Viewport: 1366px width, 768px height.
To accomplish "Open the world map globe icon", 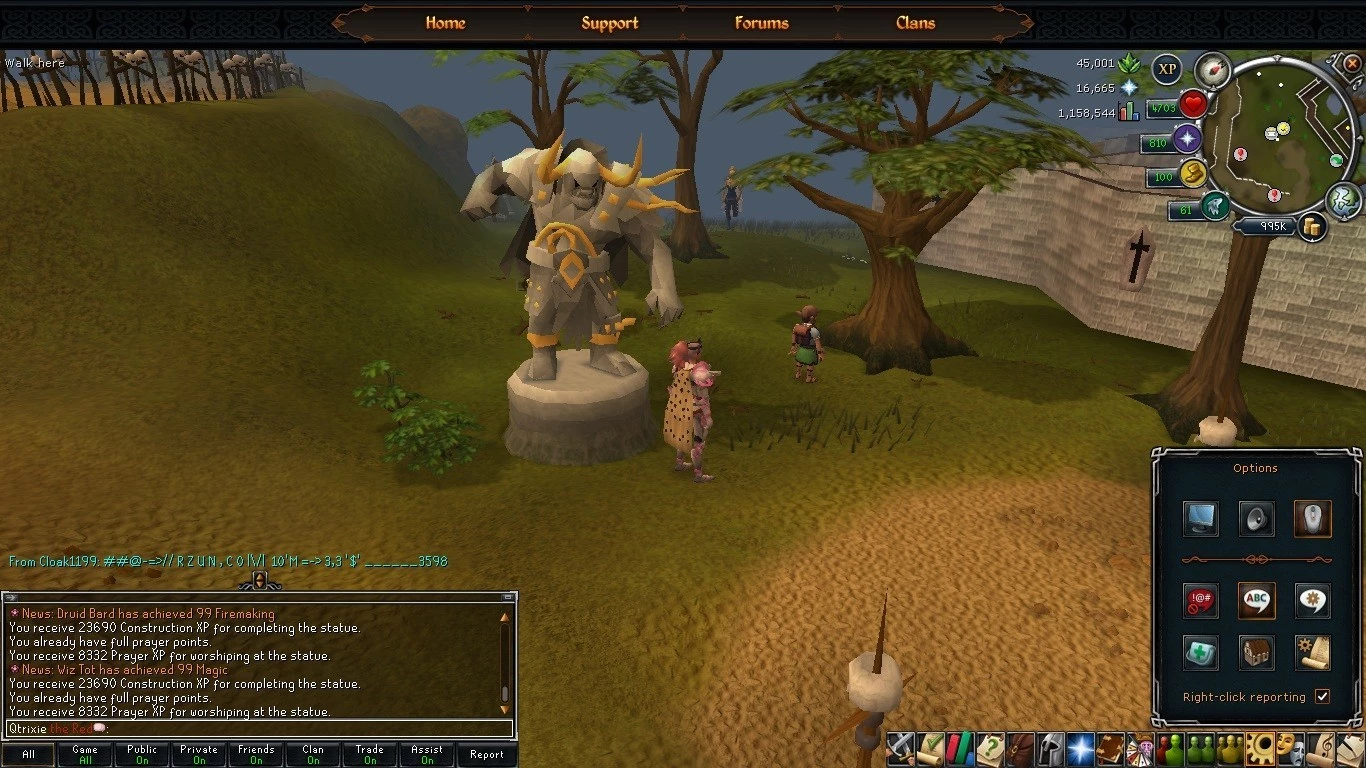I will [x=1343, y=200].
